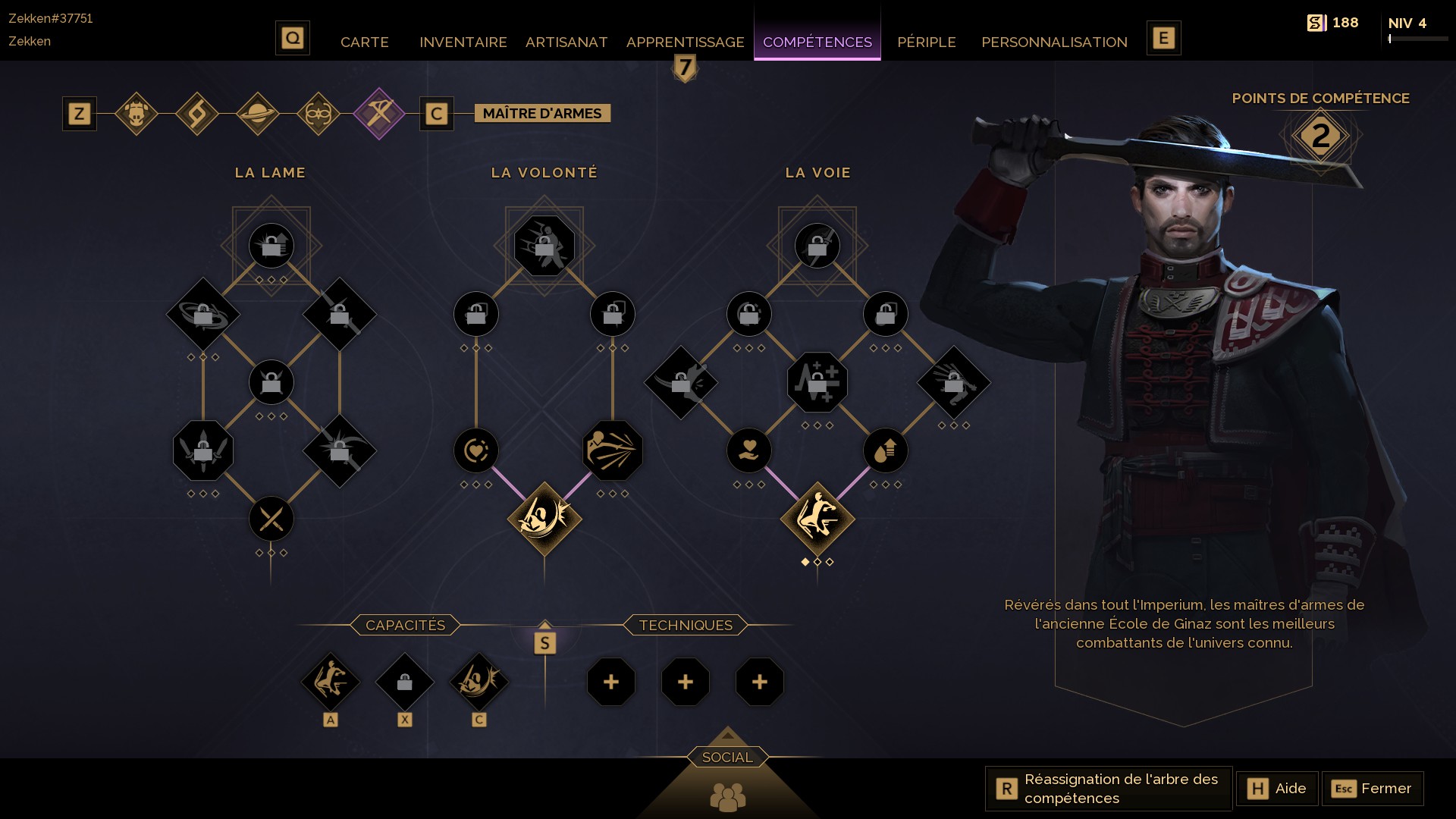Open the APPRENTISSAGE tab with notification 7
The height and width of the screenshot is (819, 1456).
click(x=683, y=42)
